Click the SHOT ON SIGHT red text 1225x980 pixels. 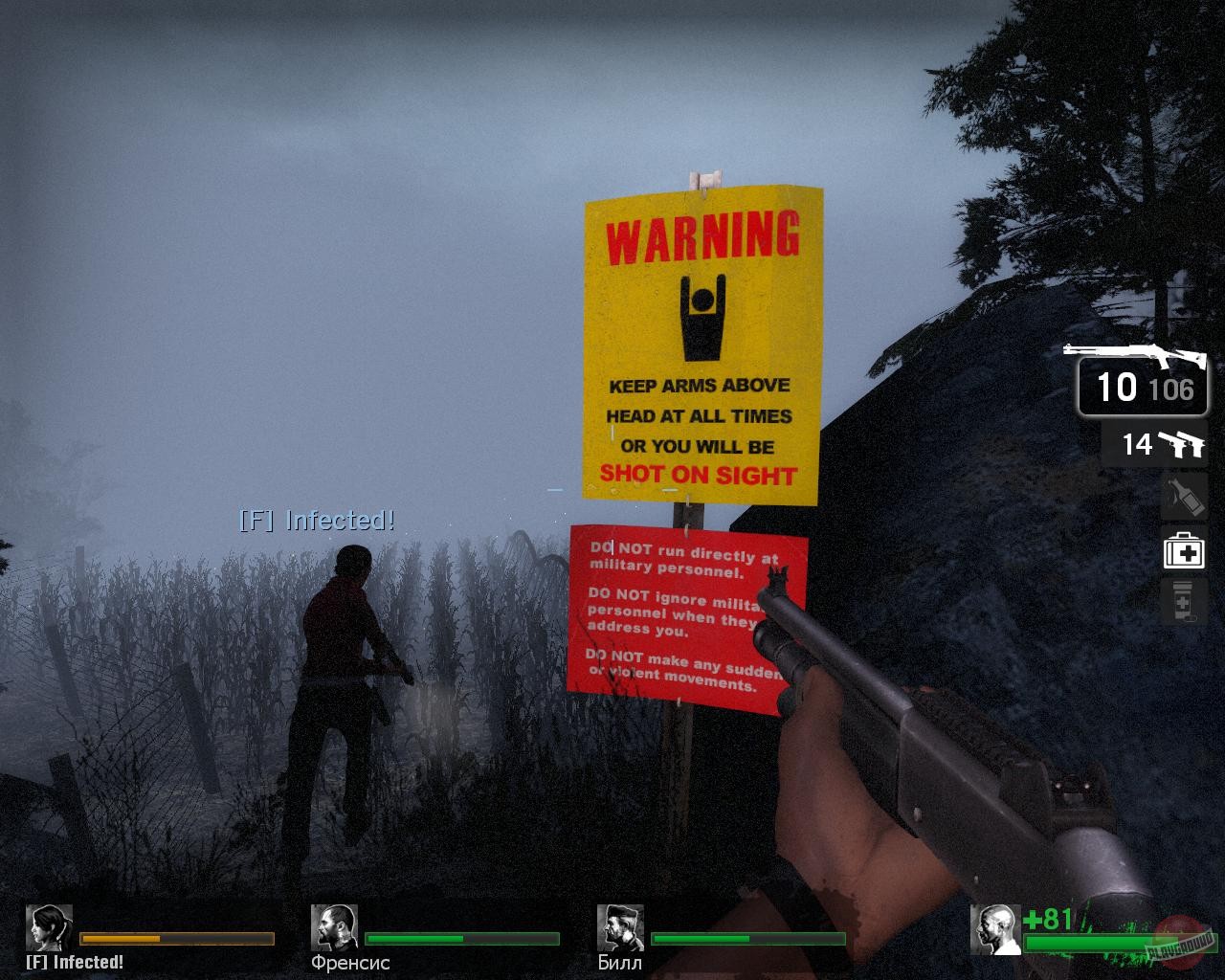point(699,474)
